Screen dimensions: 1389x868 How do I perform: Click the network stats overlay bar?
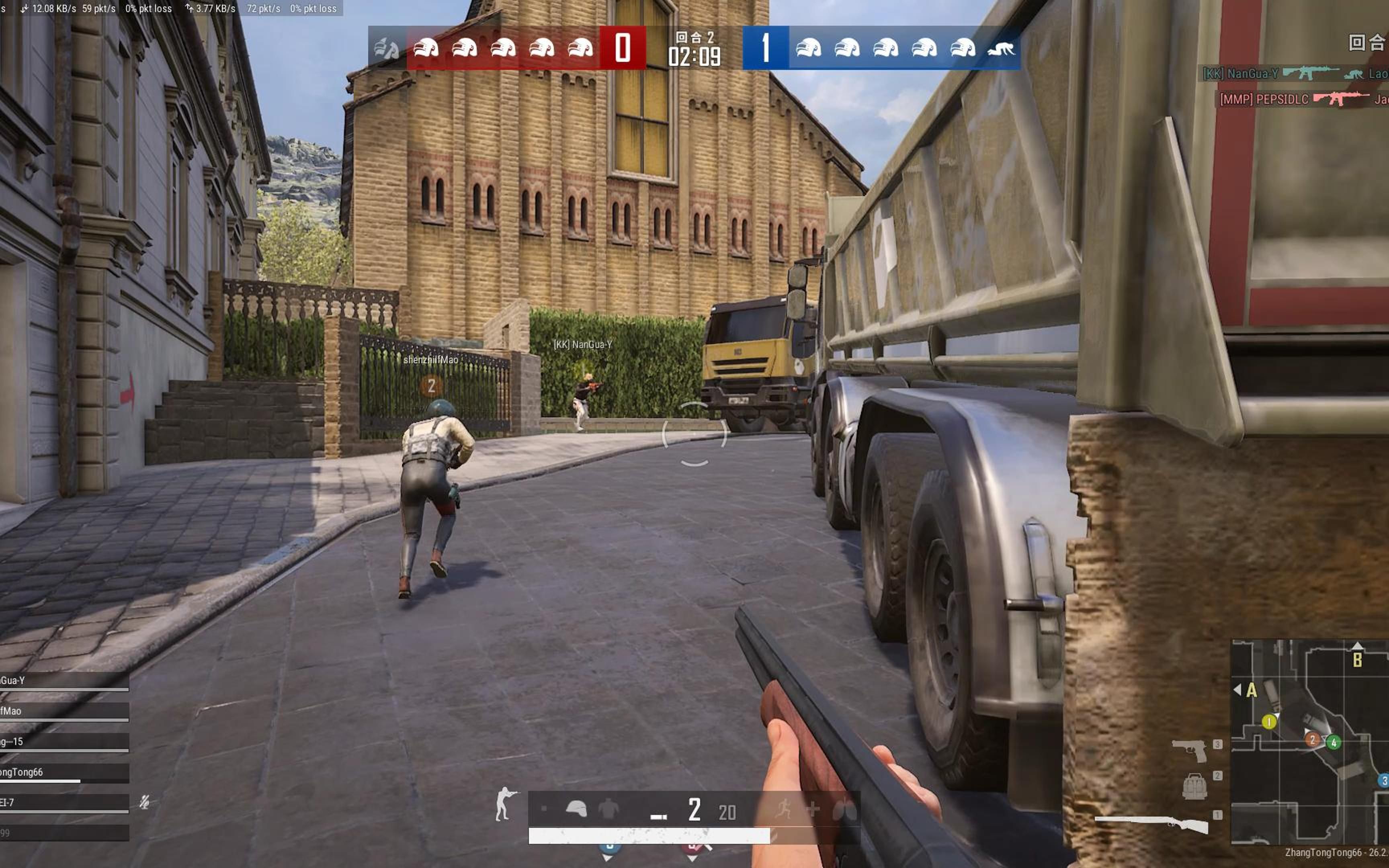click(x=172, y=8)
